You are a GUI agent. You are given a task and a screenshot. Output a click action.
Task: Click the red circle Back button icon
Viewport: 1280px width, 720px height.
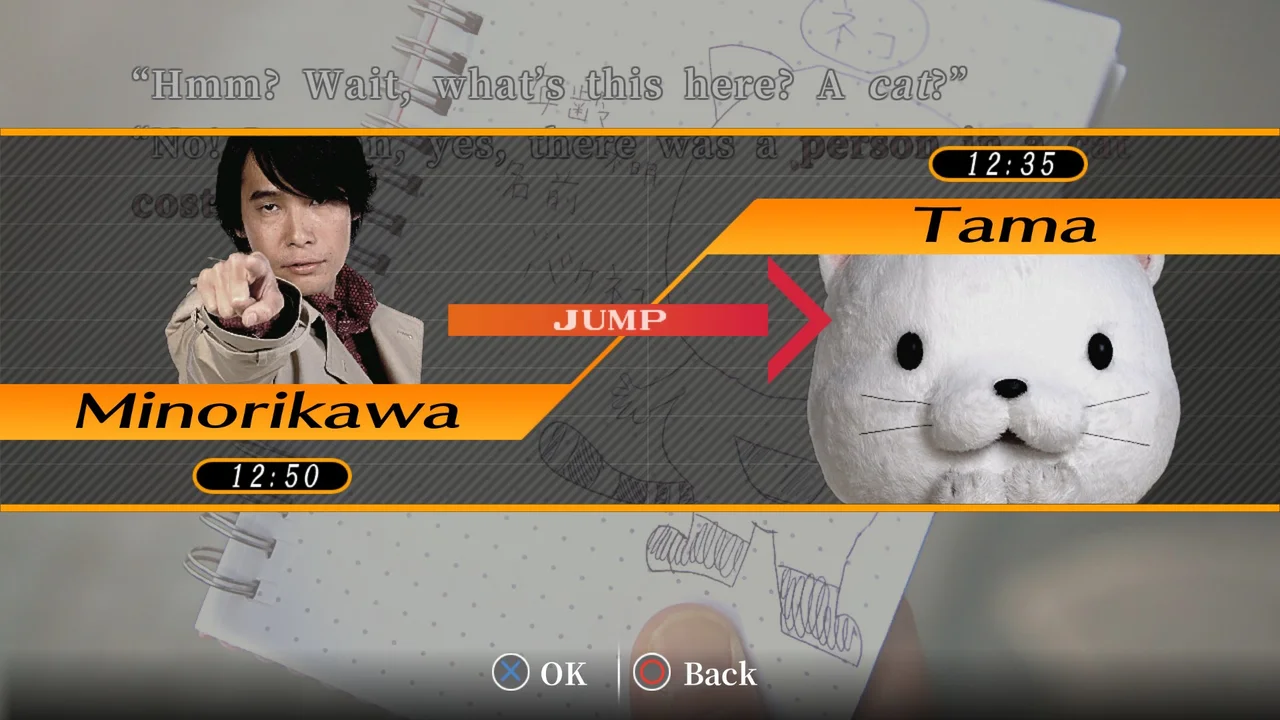[x=651, y=674]
